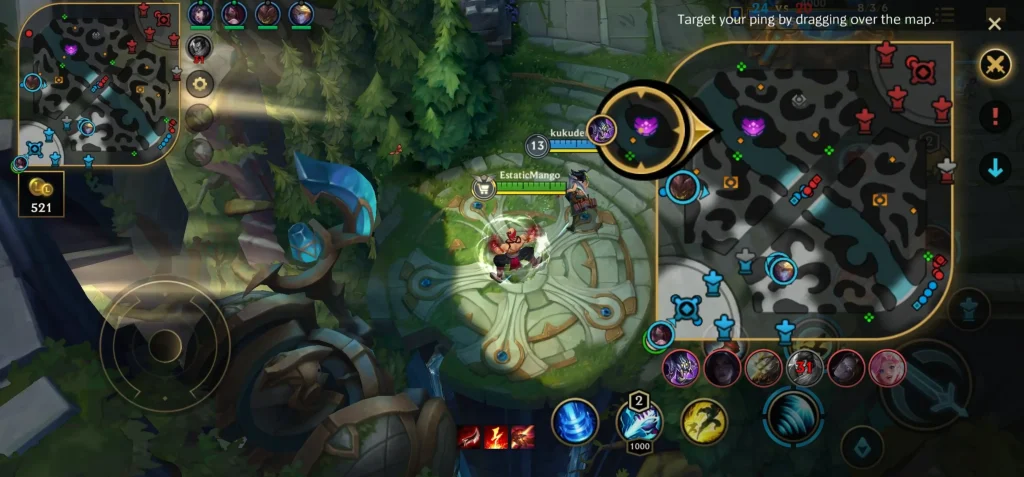1024x477 pixels.
Task: Select the pink-haired champion portrait
Action: [887, 368]
